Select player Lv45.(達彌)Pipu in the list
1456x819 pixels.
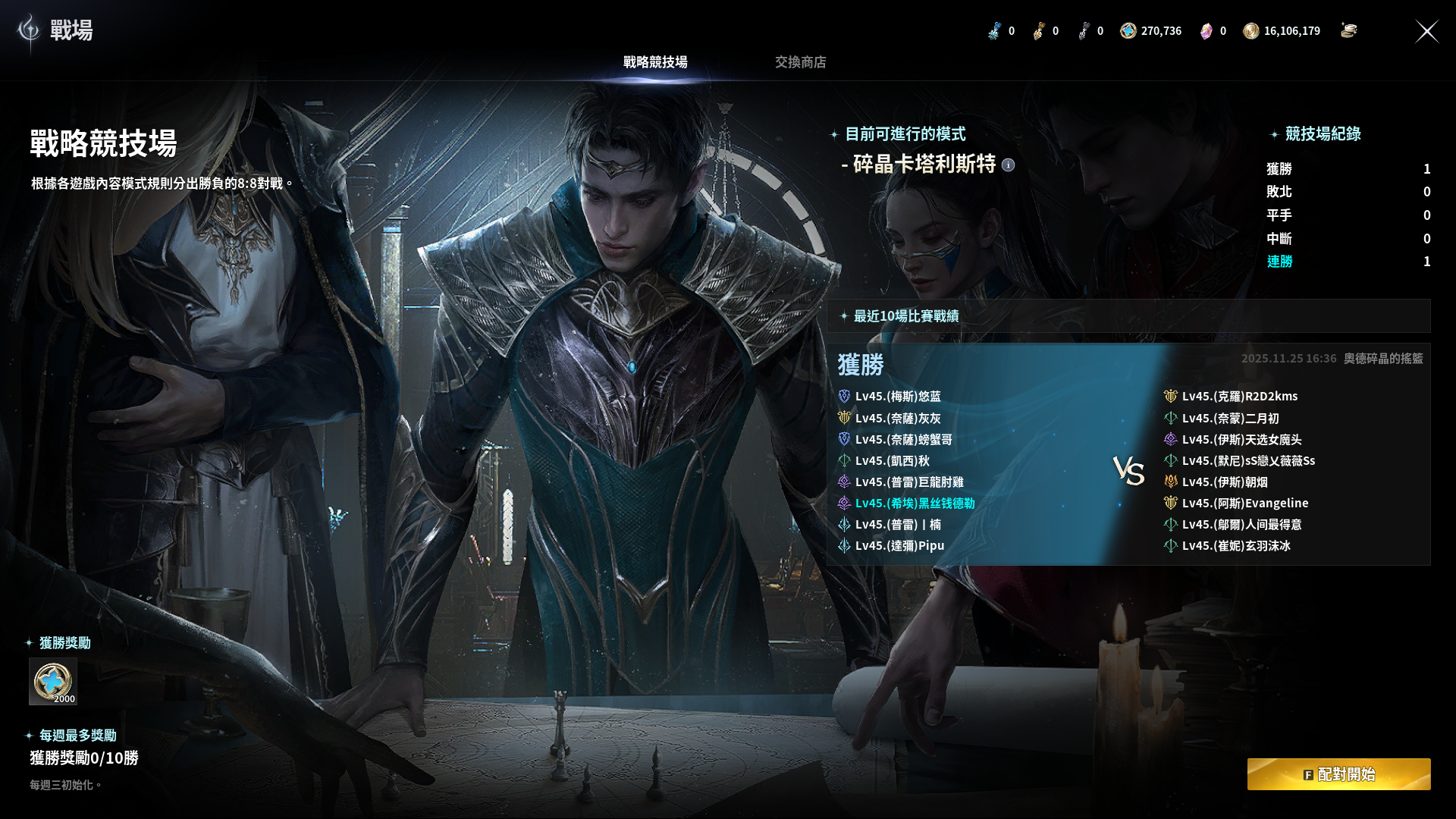(x=899, y=546)
